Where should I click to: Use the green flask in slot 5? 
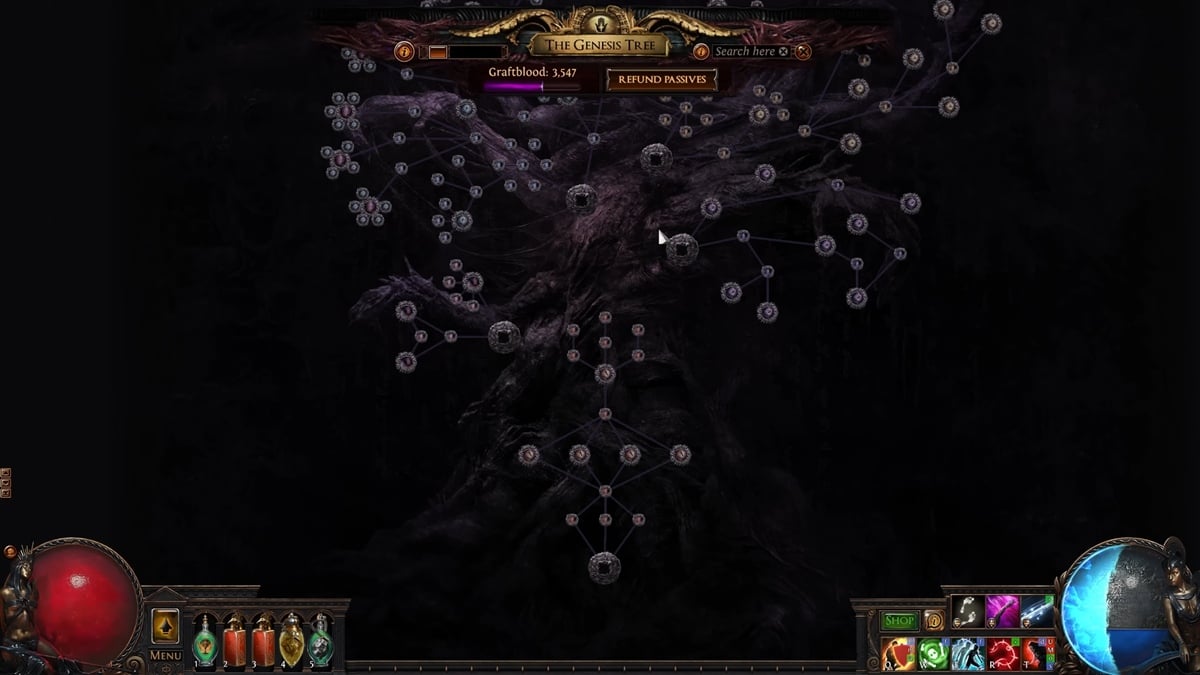pyautogui.click(x=321, y=640)
